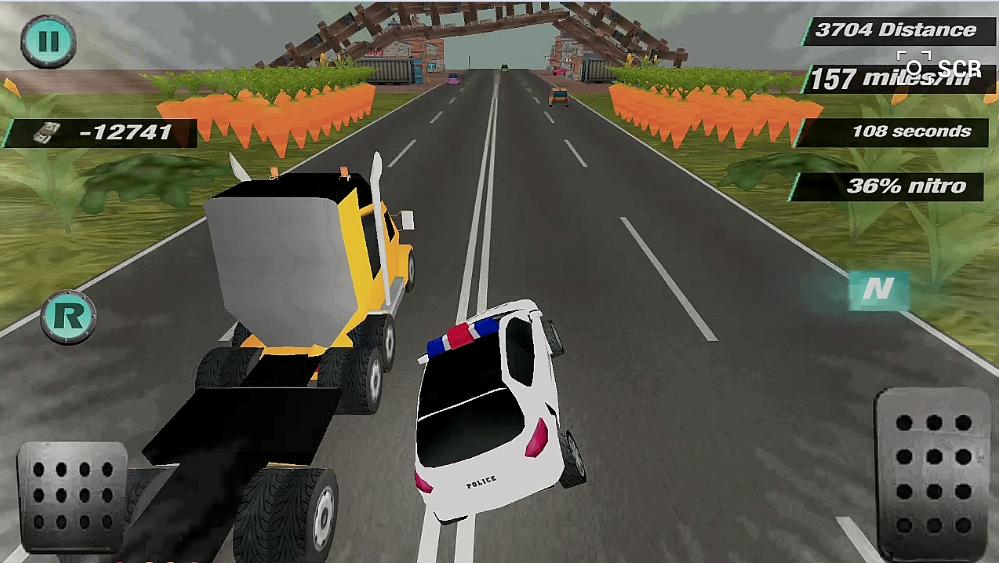Pause the race with the pause button
Screen dimensions: 999x563
(x=48, y=42)
